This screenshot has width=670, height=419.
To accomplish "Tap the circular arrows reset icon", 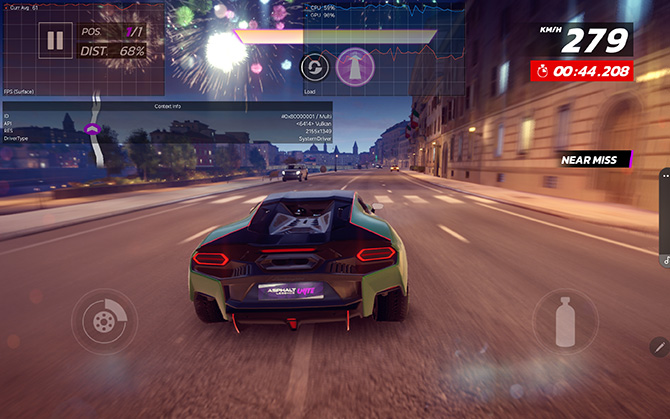I will (x=314, y=66).
